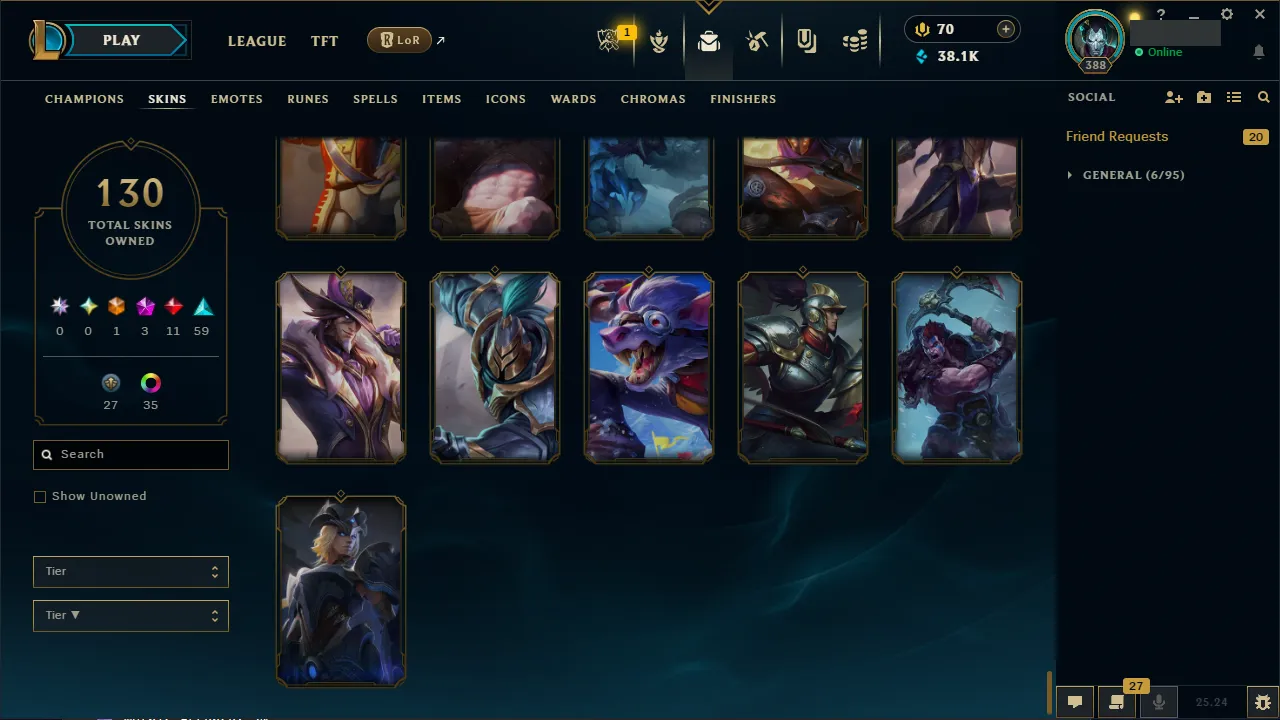The width and height of the screenshot is (1280, 720).
Task: Open Clash via the trophy icon
Action: tap(659, 41)
